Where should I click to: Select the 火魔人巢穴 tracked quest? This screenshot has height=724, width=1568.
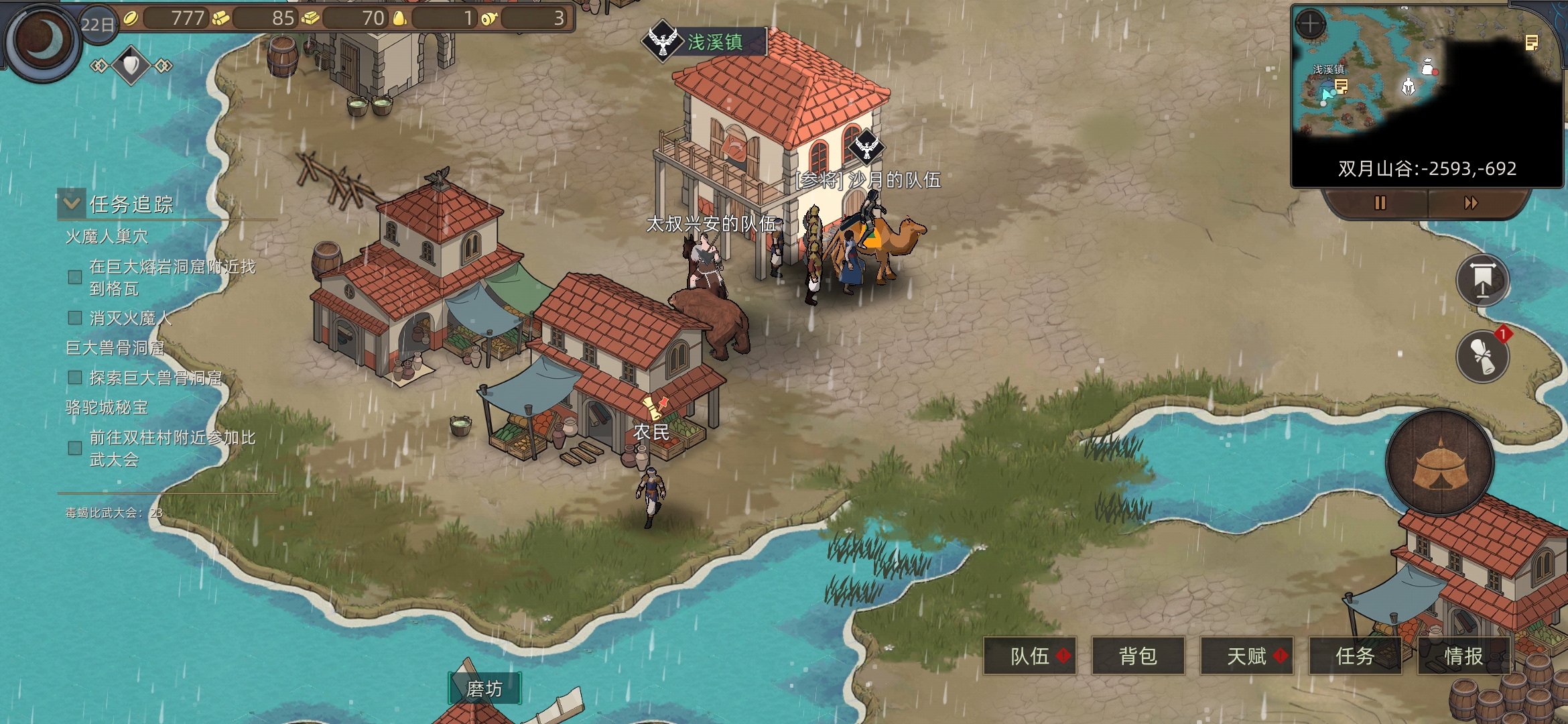pyautogui.click(x=107, y=237)
